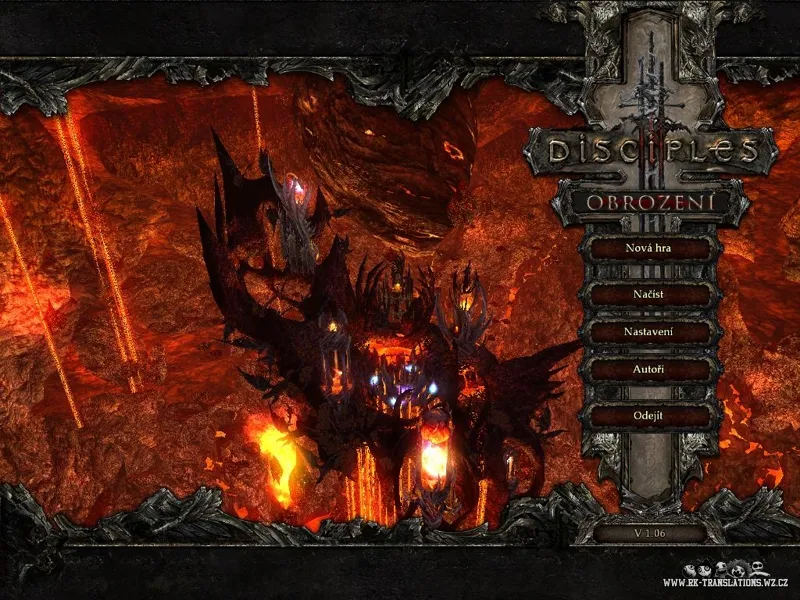Show the Autoři credits screen
The width and height of the screenshot is (800, 600).
(x=649, y=370)
